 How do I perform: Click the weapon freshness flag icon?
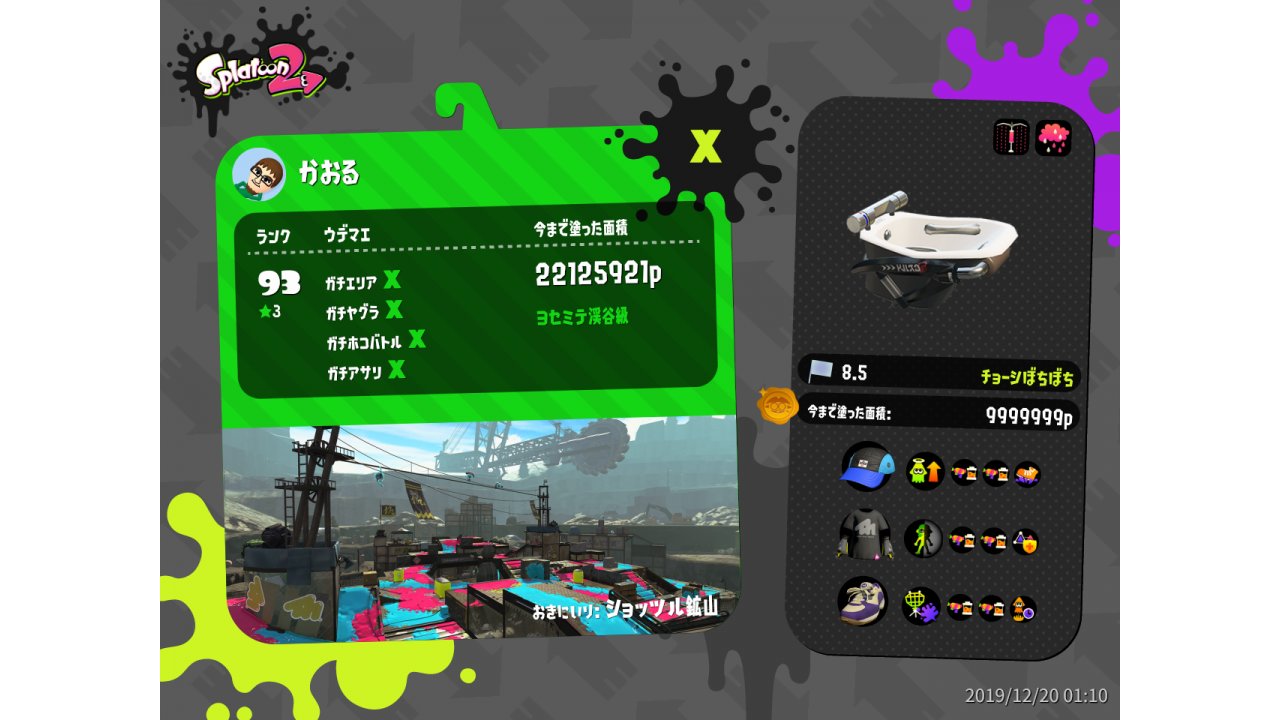(821, 372)
